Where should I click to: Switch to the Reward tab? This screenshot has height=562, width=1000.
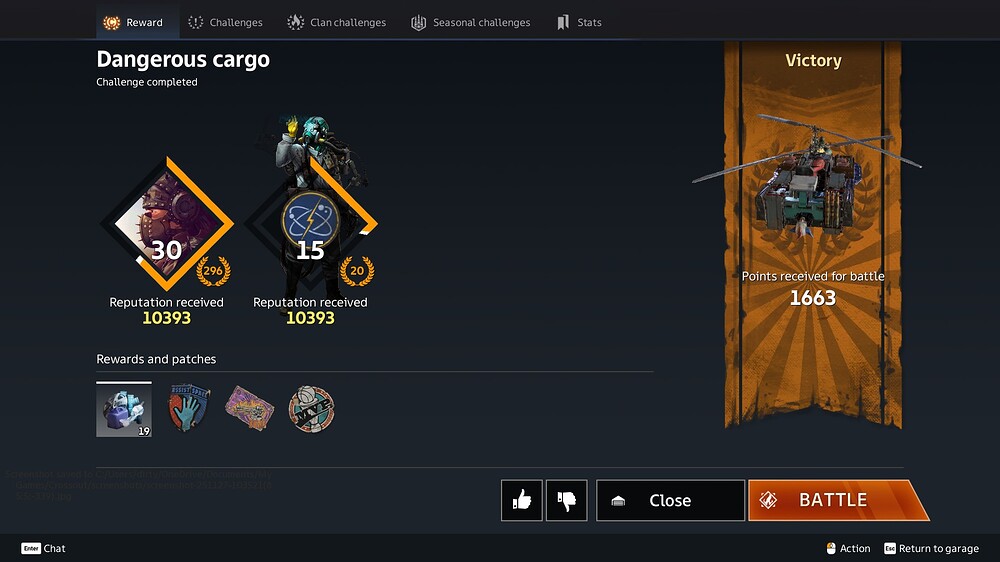click(x=134, y=22)
